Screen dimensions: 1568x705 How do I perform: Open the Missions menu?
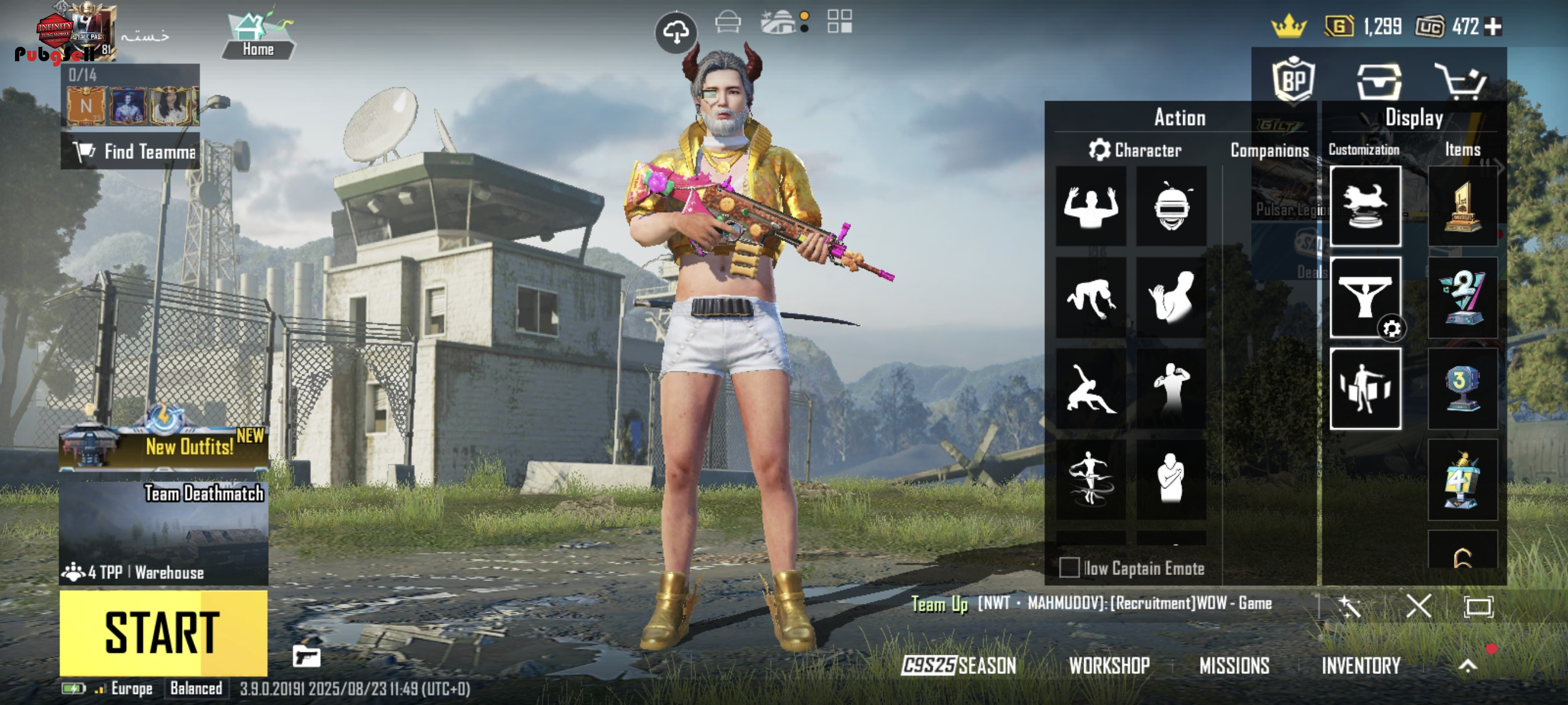click(1234, 666)
